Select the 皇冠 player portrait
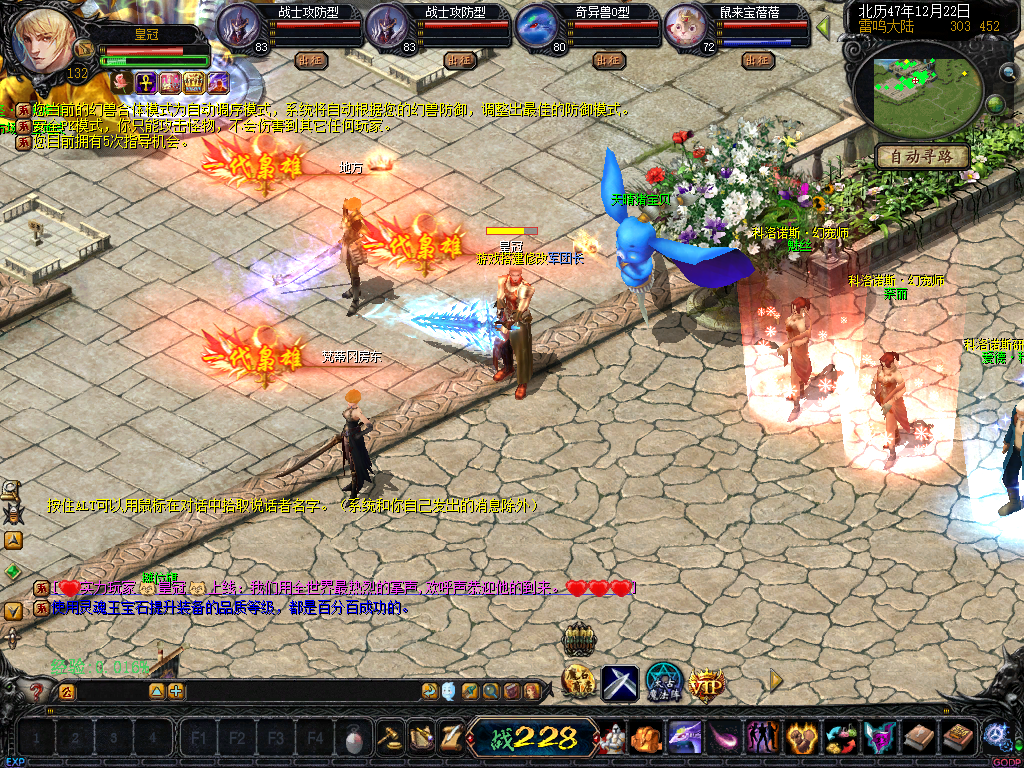The width and height of the screenshot is (1024, 768). tap(45, 42)
